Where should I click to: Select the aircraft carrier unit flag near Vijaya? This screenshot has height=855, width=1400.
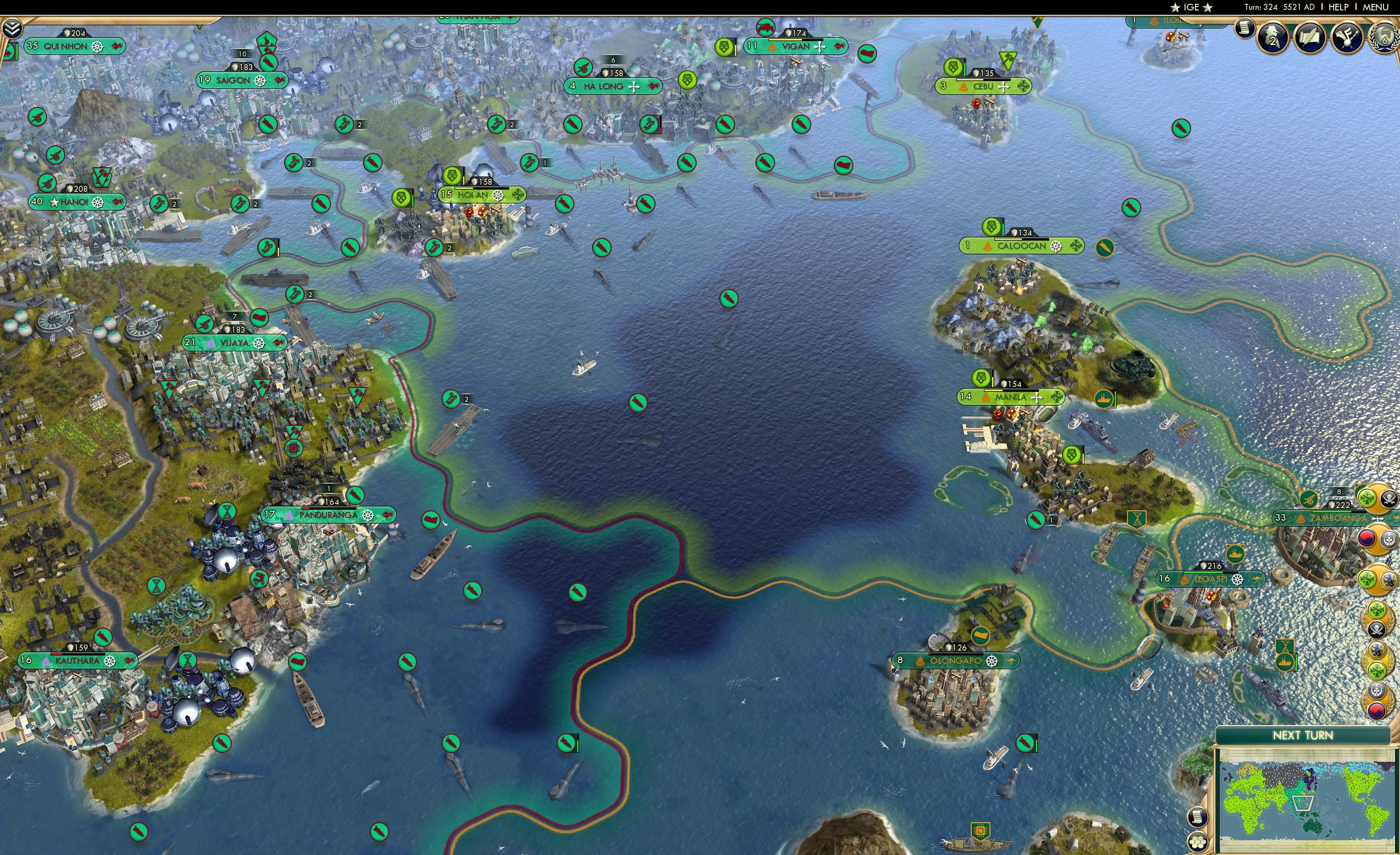[x=451, y=399]
